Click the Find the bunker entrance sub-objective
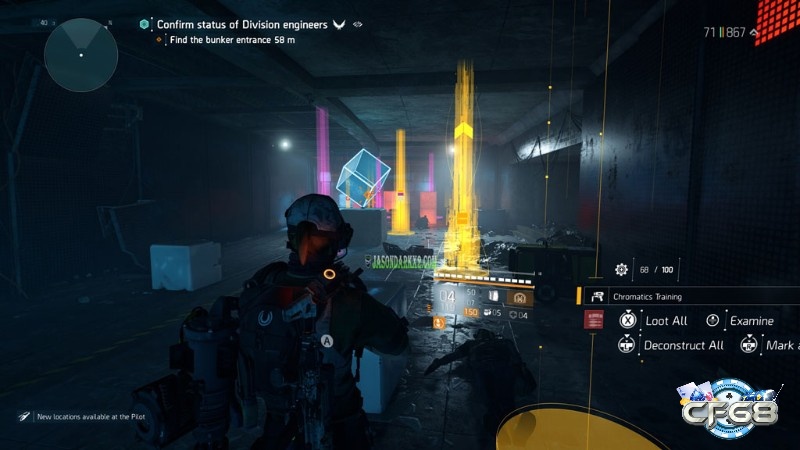800x450 pixels. [238, 40]
